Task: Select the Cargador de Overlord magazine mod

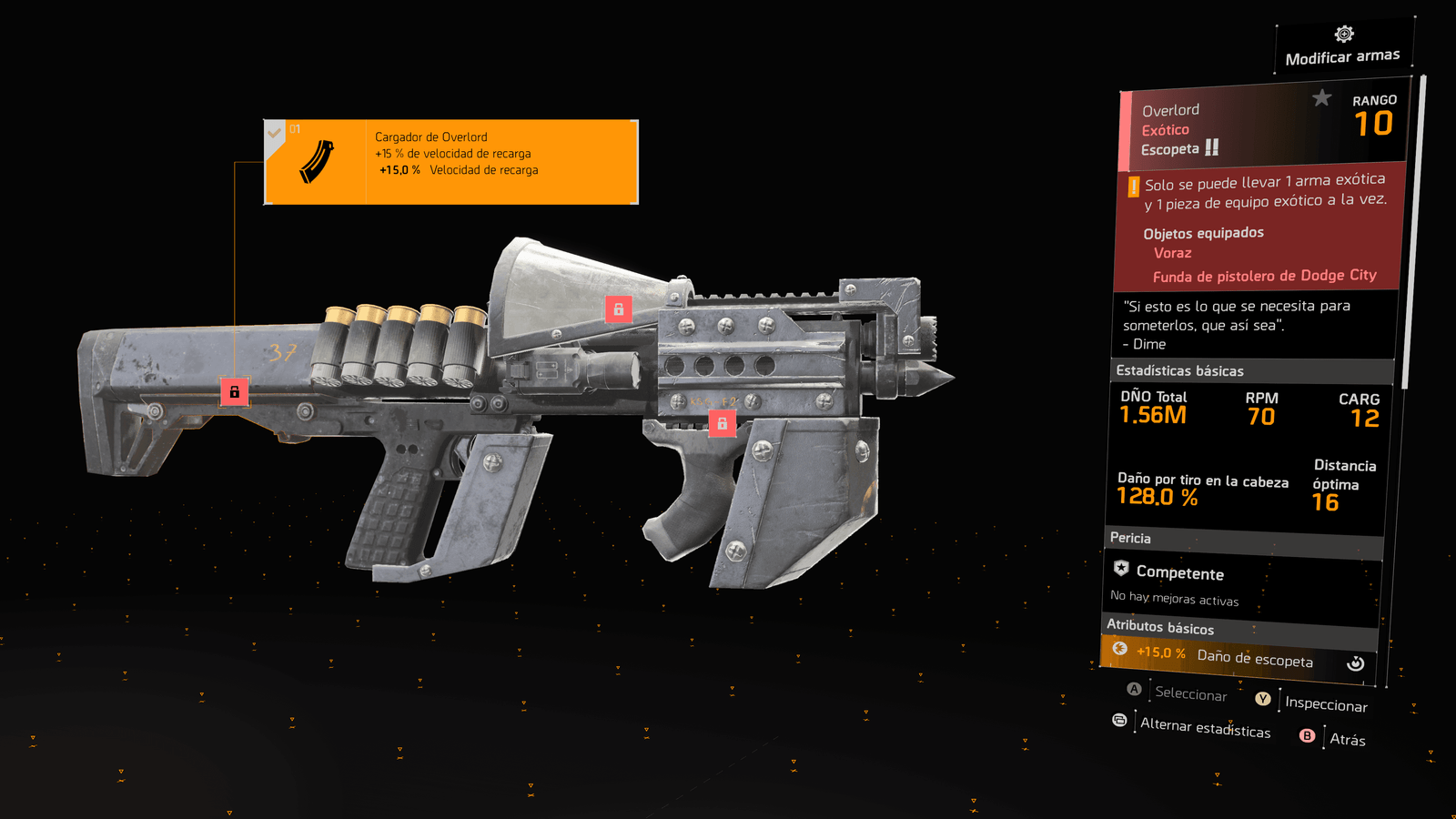Action: click(451, 162)
